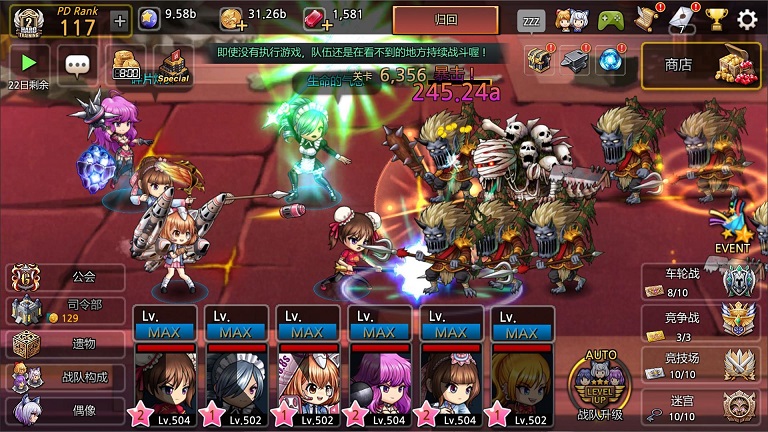Open the mail envelope inbox
The width and height of the screenshot is (768, 432).
click(681, 18)
